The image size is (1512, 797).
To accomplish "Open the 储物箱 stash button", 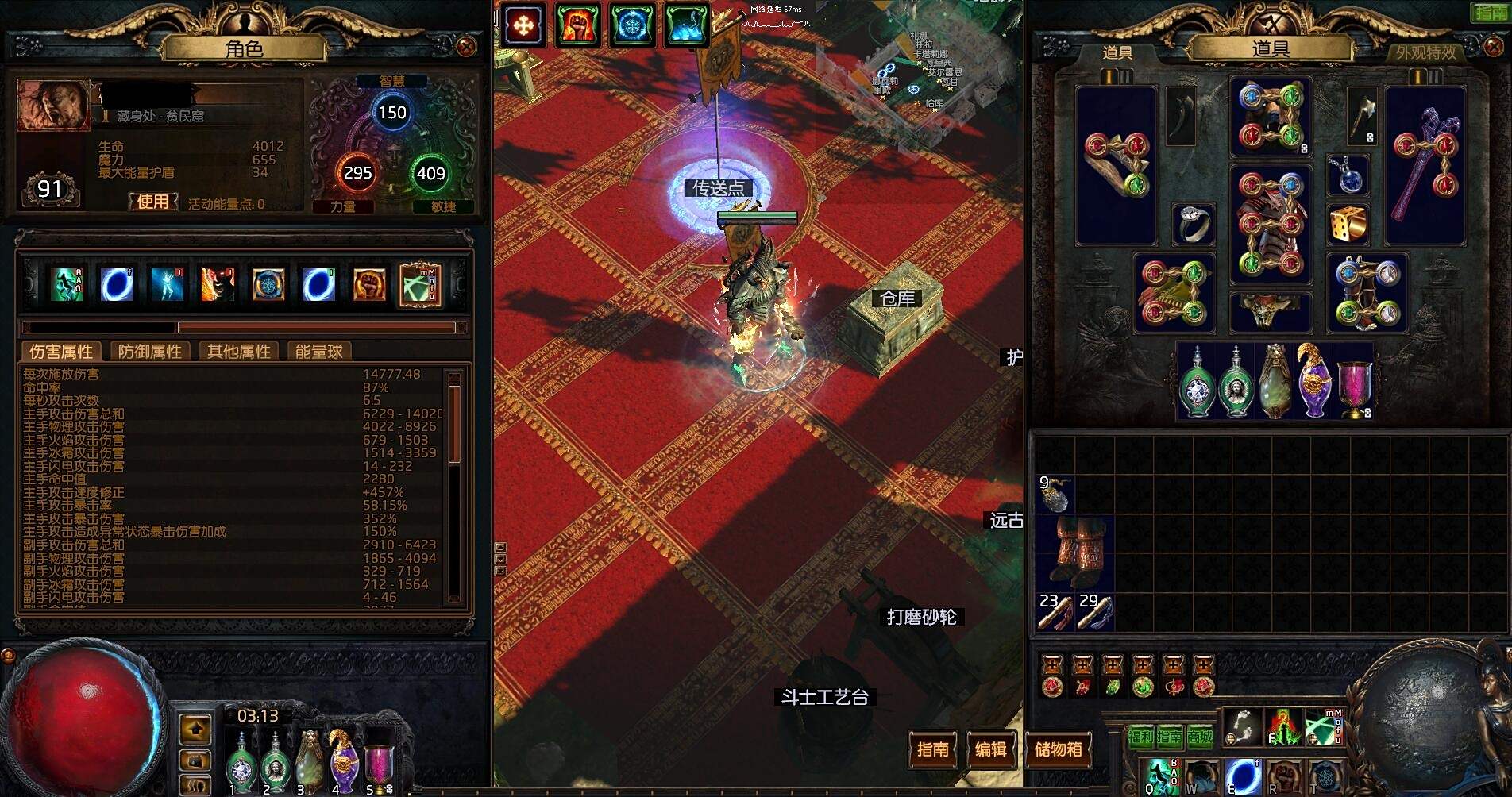I will 1058,749.
